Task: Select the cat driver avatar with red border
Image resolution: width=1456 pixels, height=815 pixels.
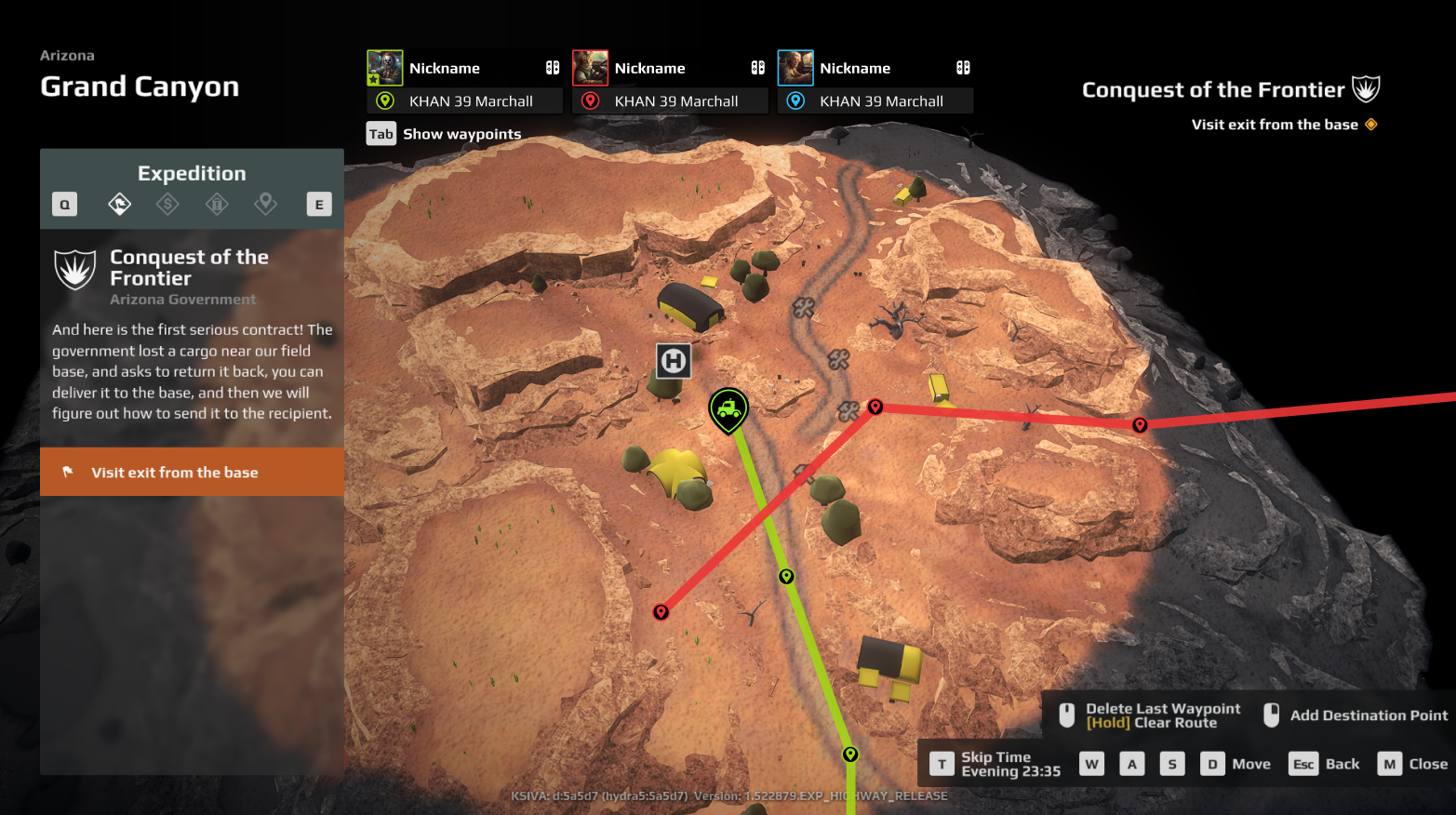Action: 590,68
